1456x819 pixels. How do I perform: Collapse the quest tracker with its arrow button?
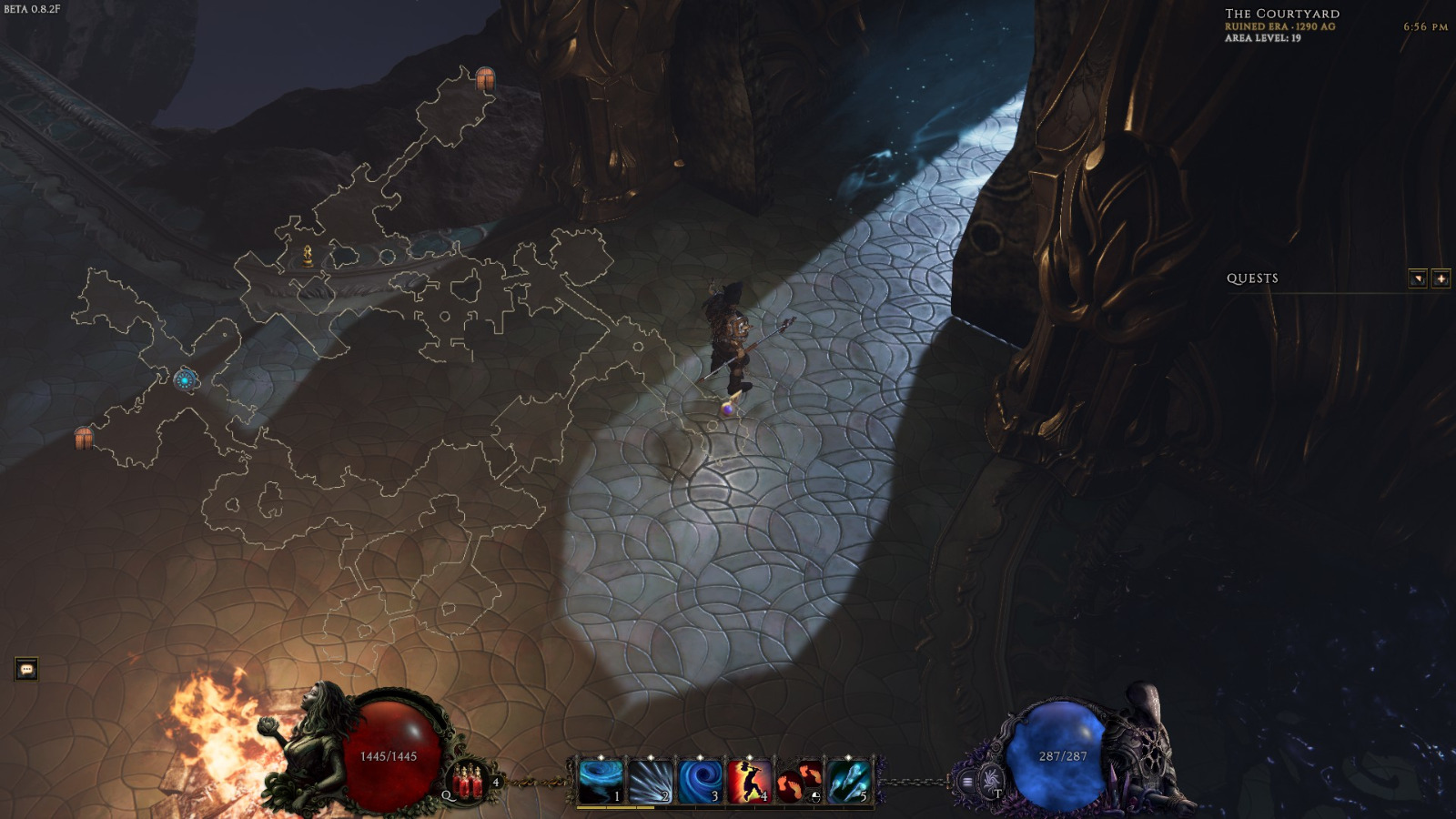point(1417,278)
